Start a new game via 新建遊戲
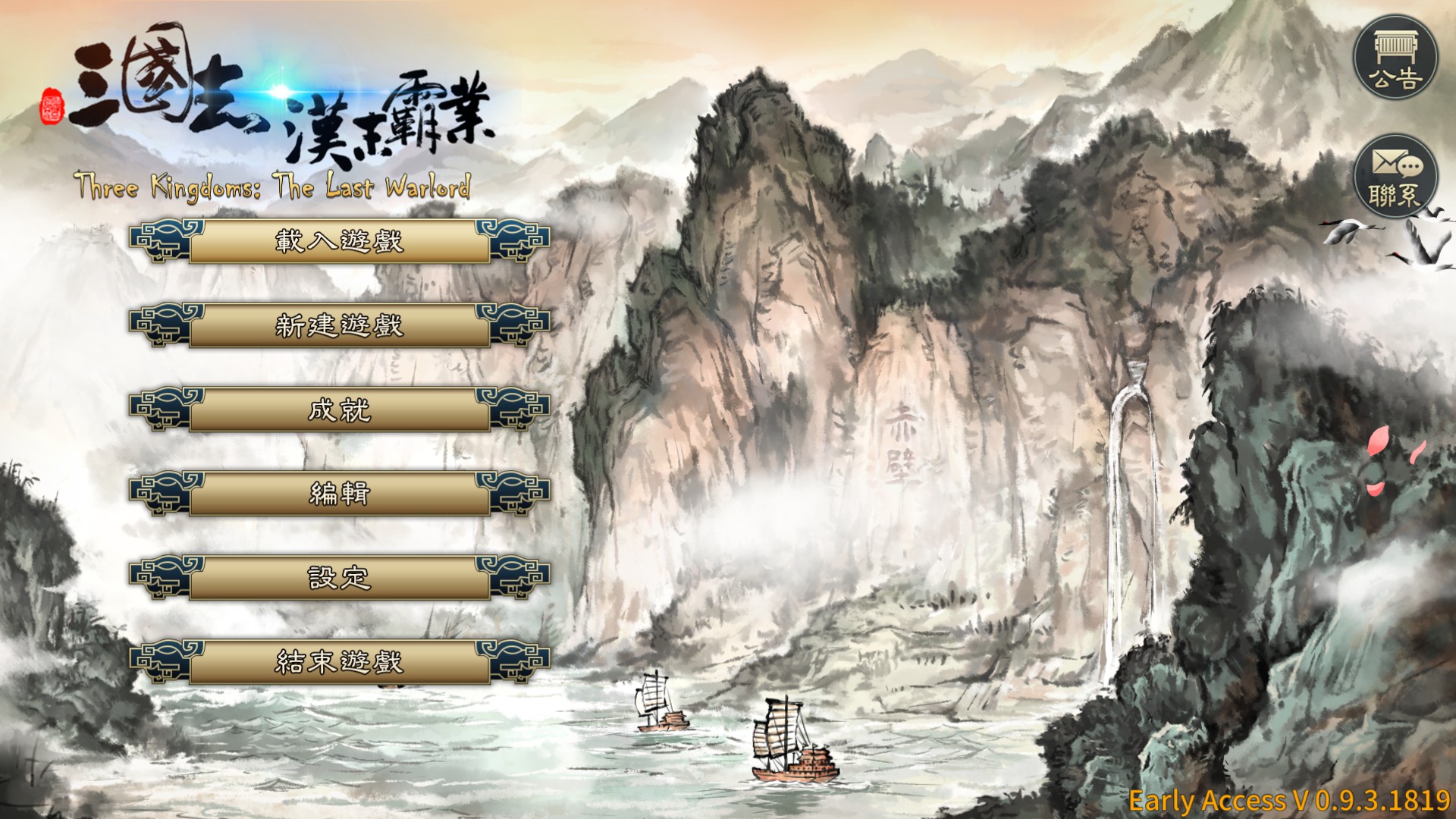 coord(339,326)
